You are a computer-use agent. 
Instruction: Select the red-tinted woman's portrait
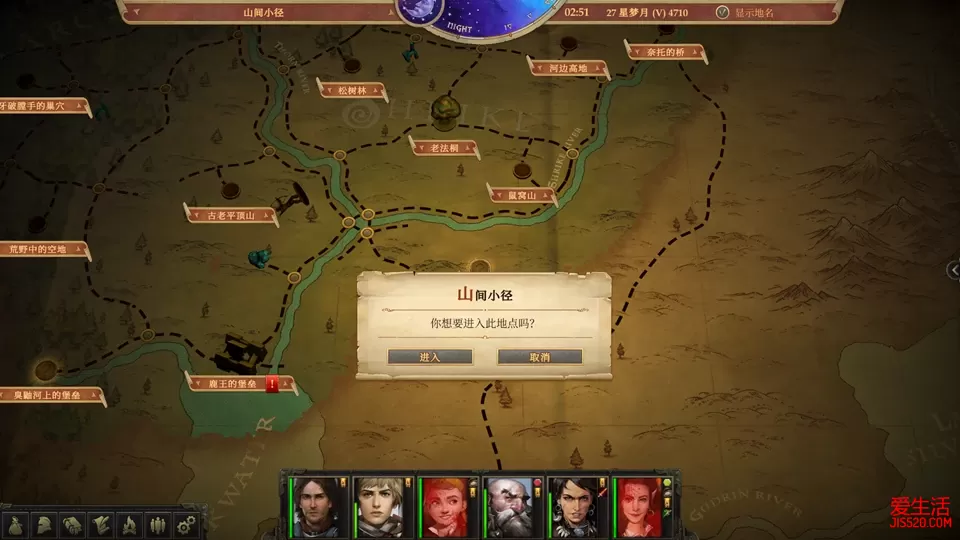click(x=643, y=505)
